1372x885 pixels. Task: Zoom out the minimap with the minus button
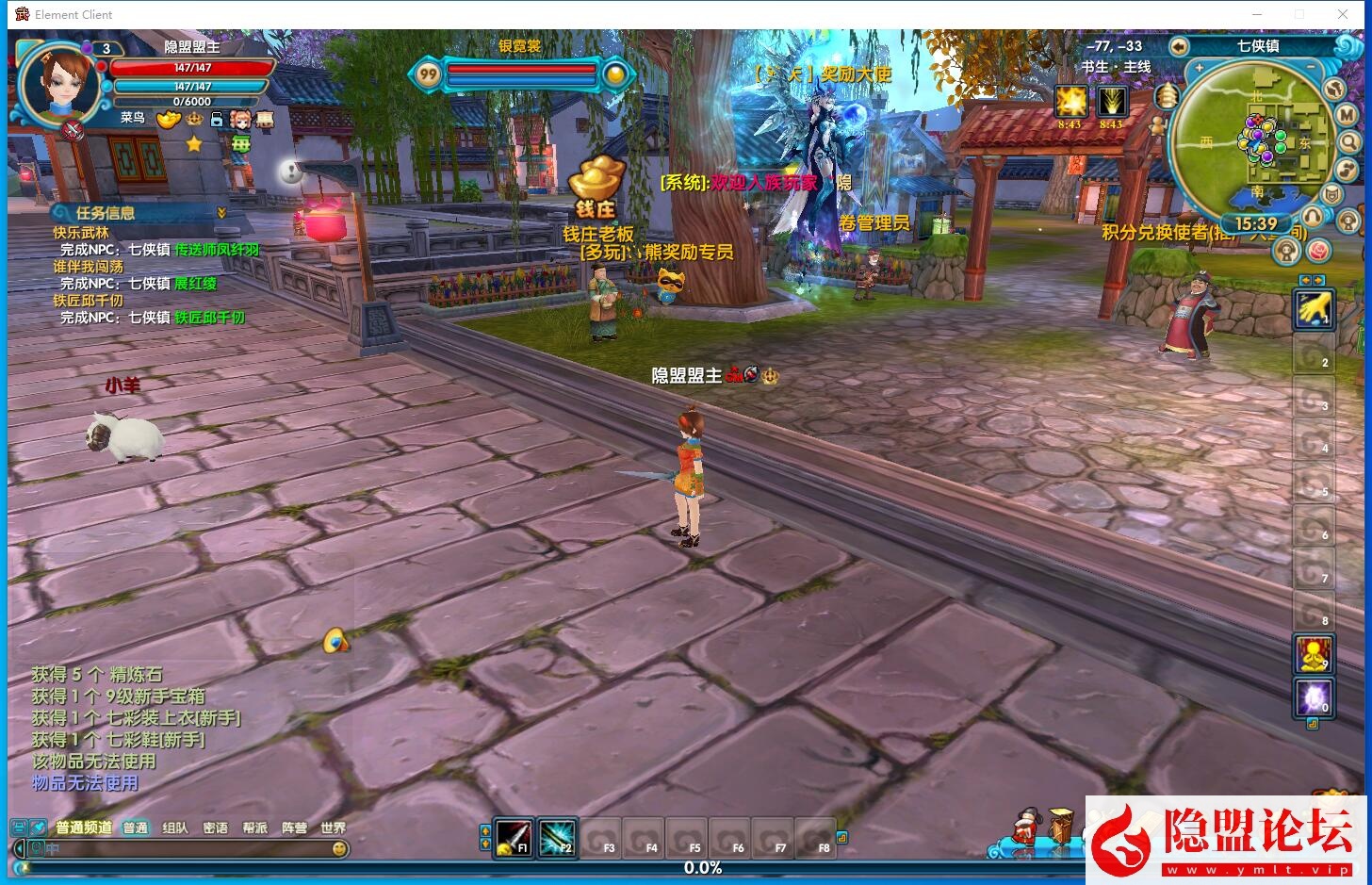tap(1311, 69)
